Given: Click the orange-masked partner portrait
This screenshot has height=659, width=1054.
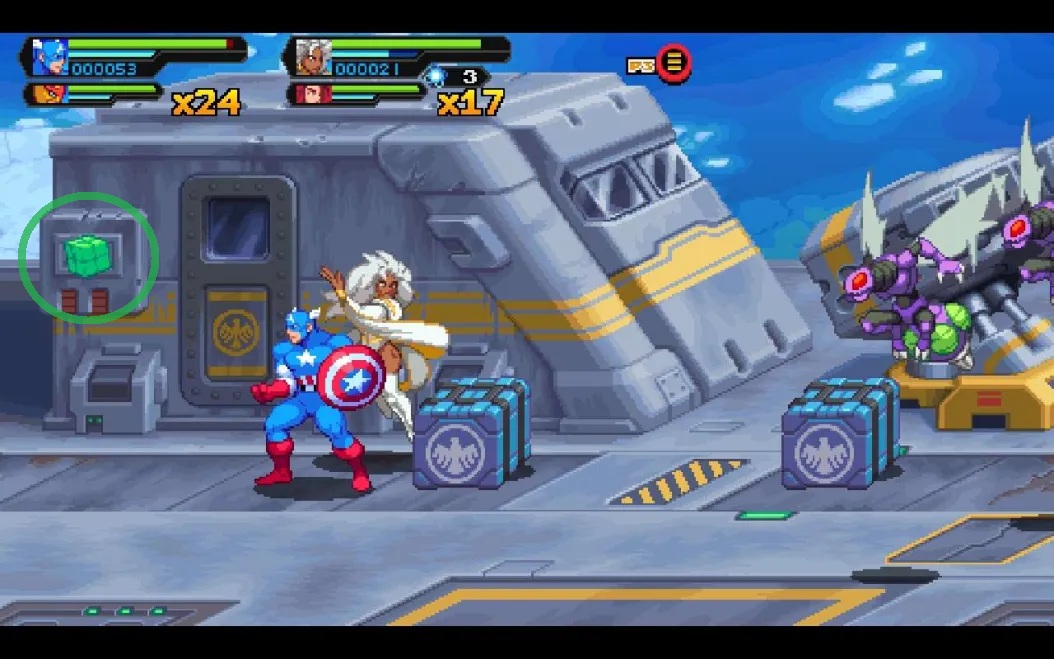Looking at the screenshot, I should (x=46, y=95).
